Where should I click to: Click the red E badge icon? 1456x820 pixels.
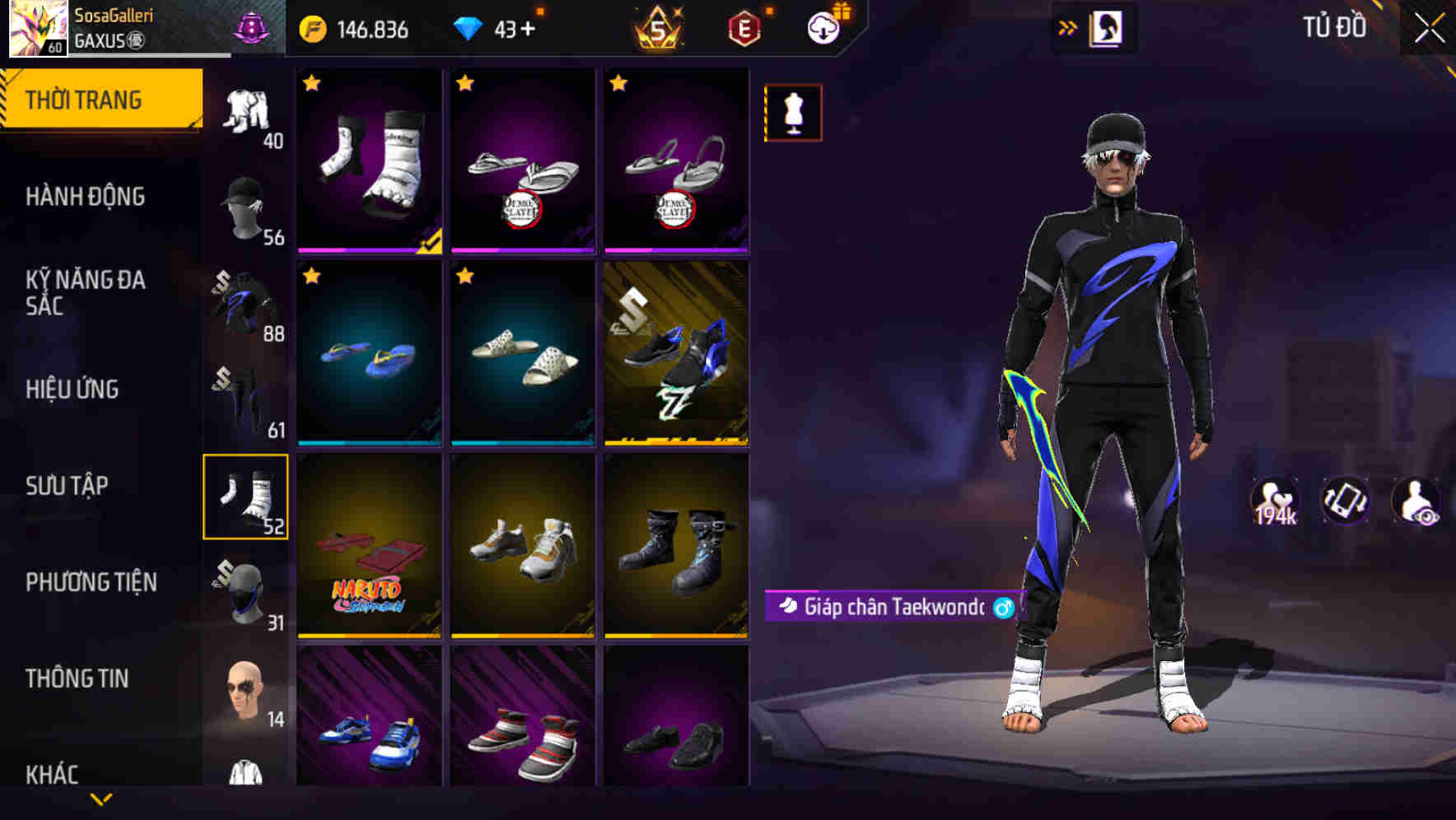(x=744, y=27)
